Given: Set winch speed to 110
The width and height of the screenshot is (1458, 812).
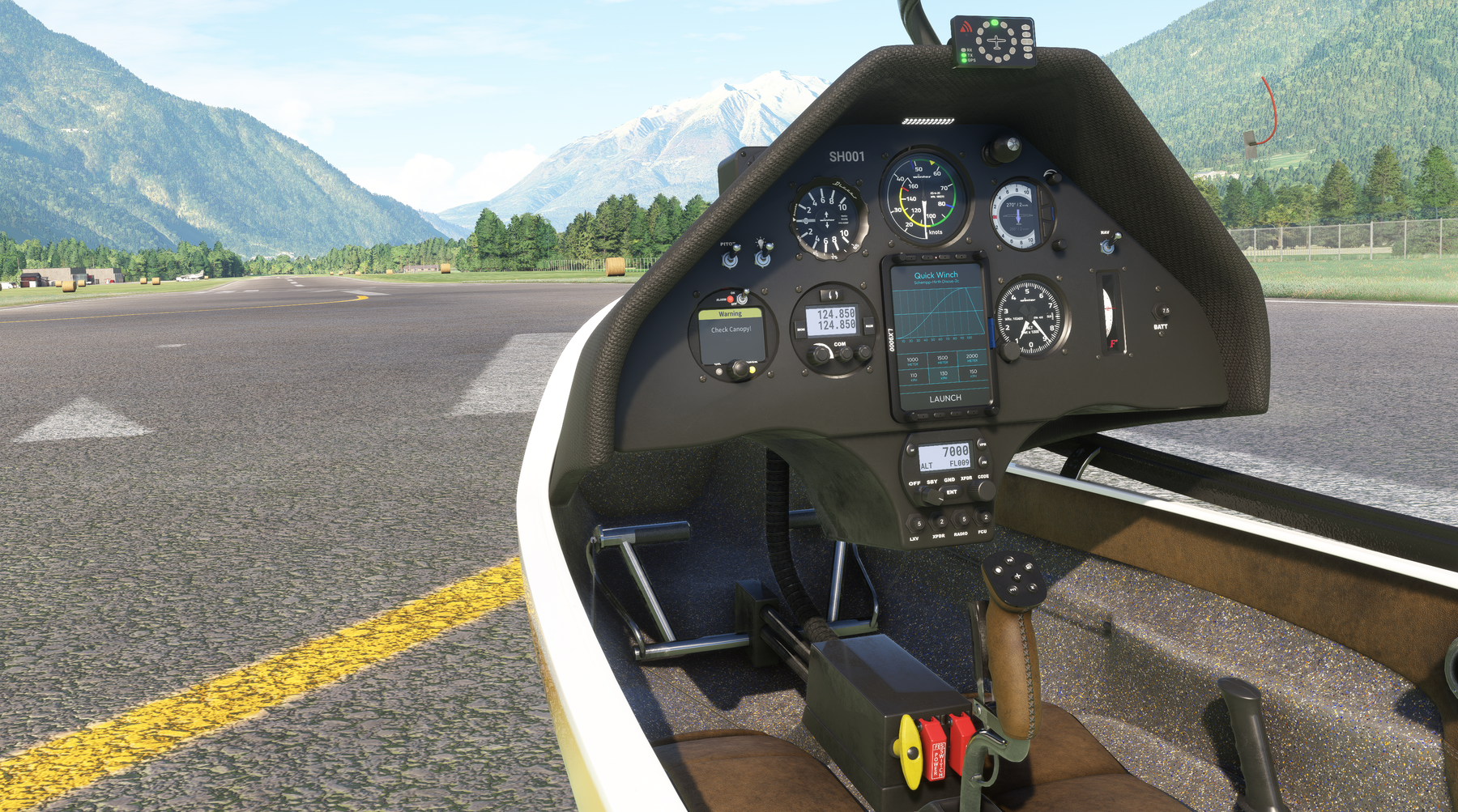Looking at the screenshot, I should click(x=913, y=376).
